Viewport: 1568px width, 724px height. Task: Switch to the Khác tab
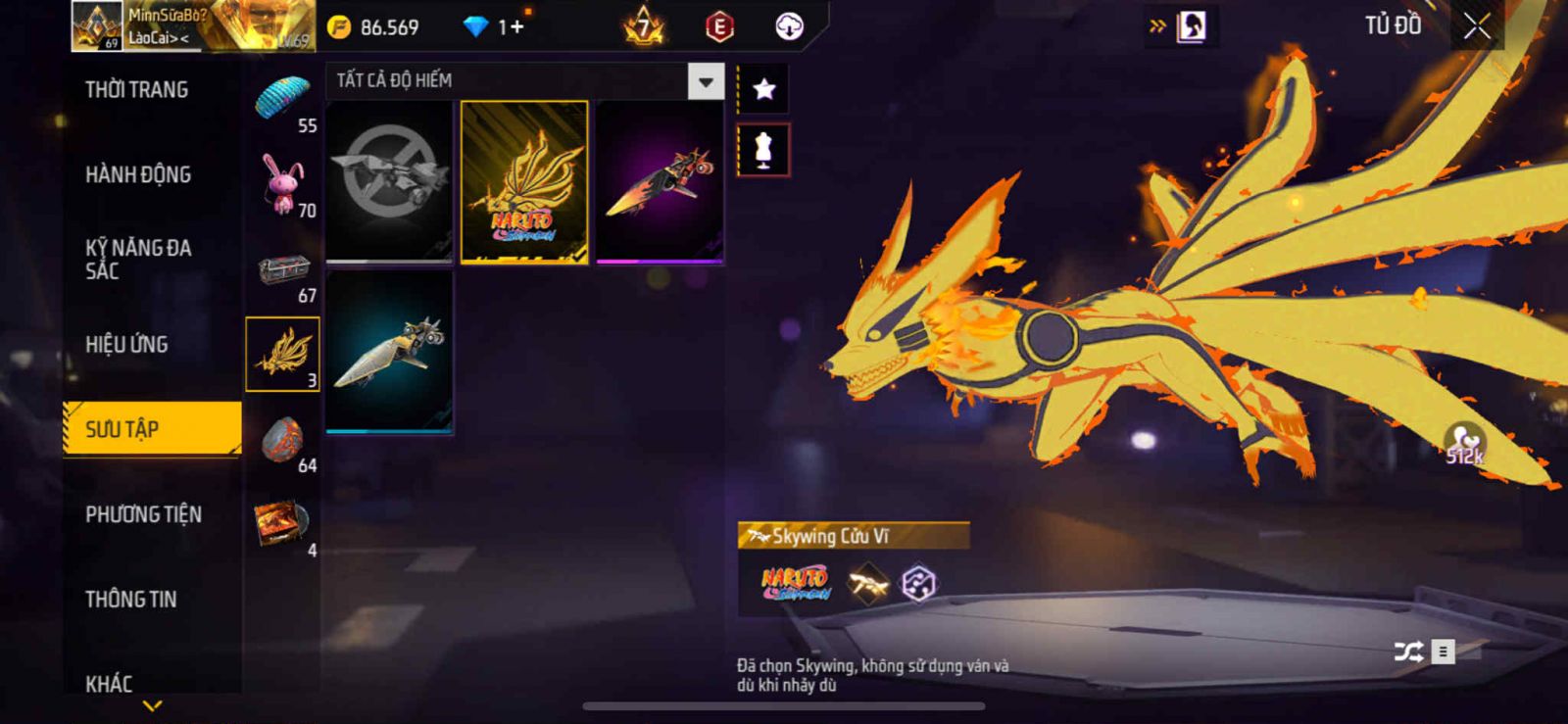click(x=109, y=683)
